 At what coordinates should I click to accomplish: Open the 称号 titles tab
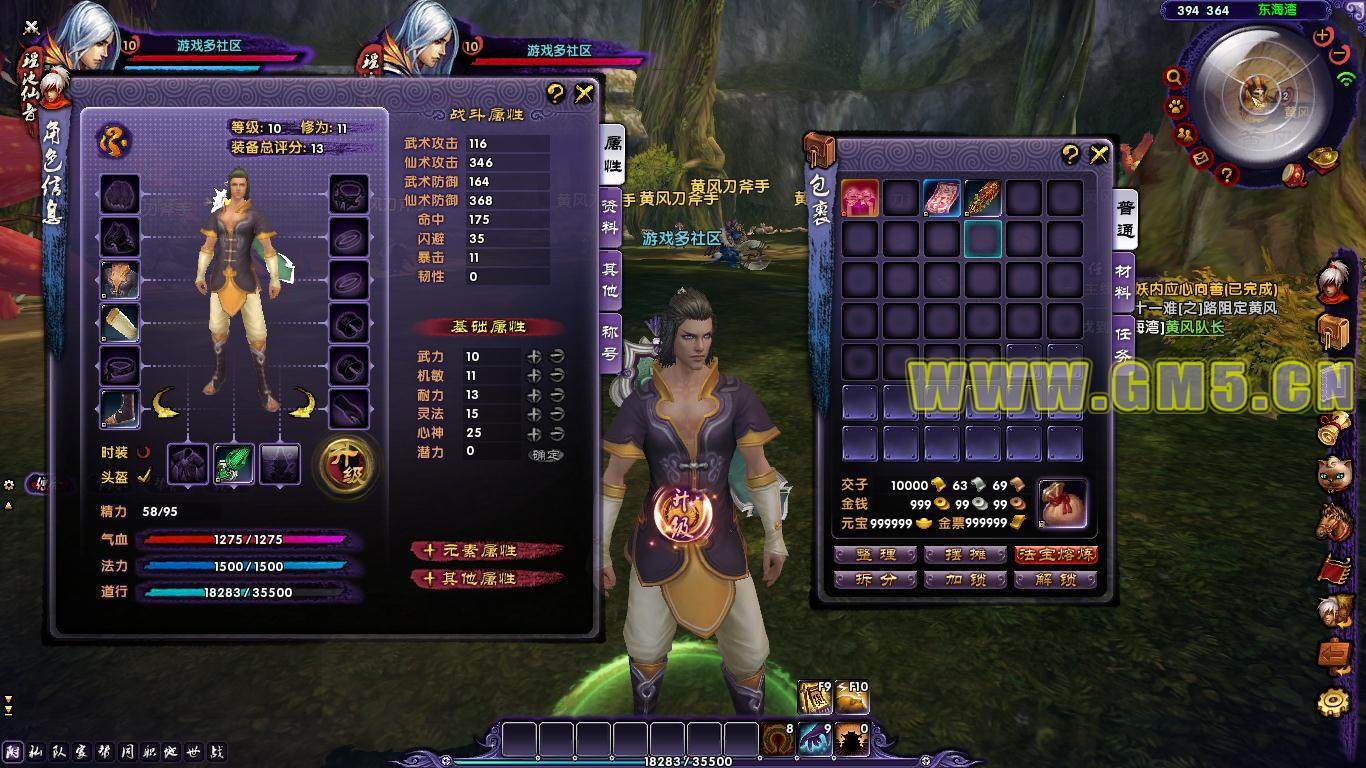(x=610, y=341)
